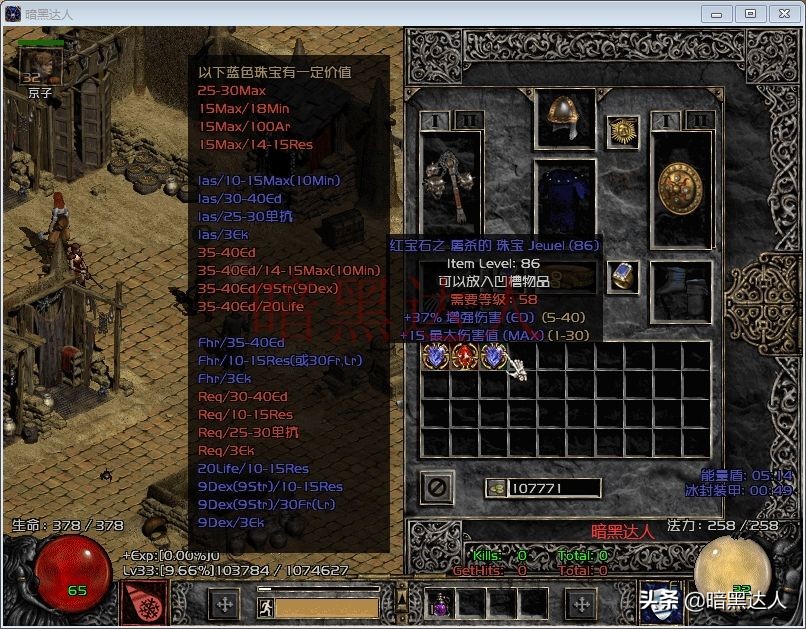806x629 pixels.
Task: Switch to weapon set II above the shield
Action: click(x=699, y=120)
